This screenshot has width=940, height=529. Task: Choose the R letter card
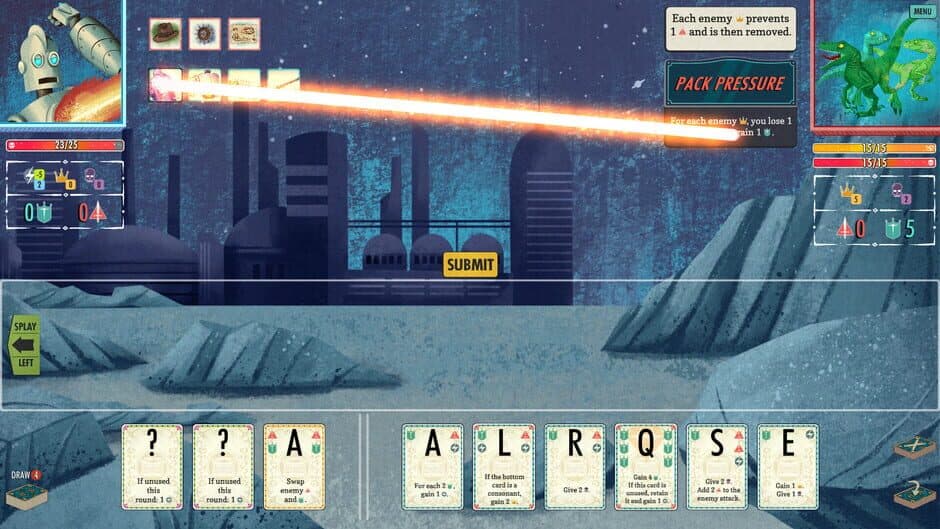(x=575, y=466)
